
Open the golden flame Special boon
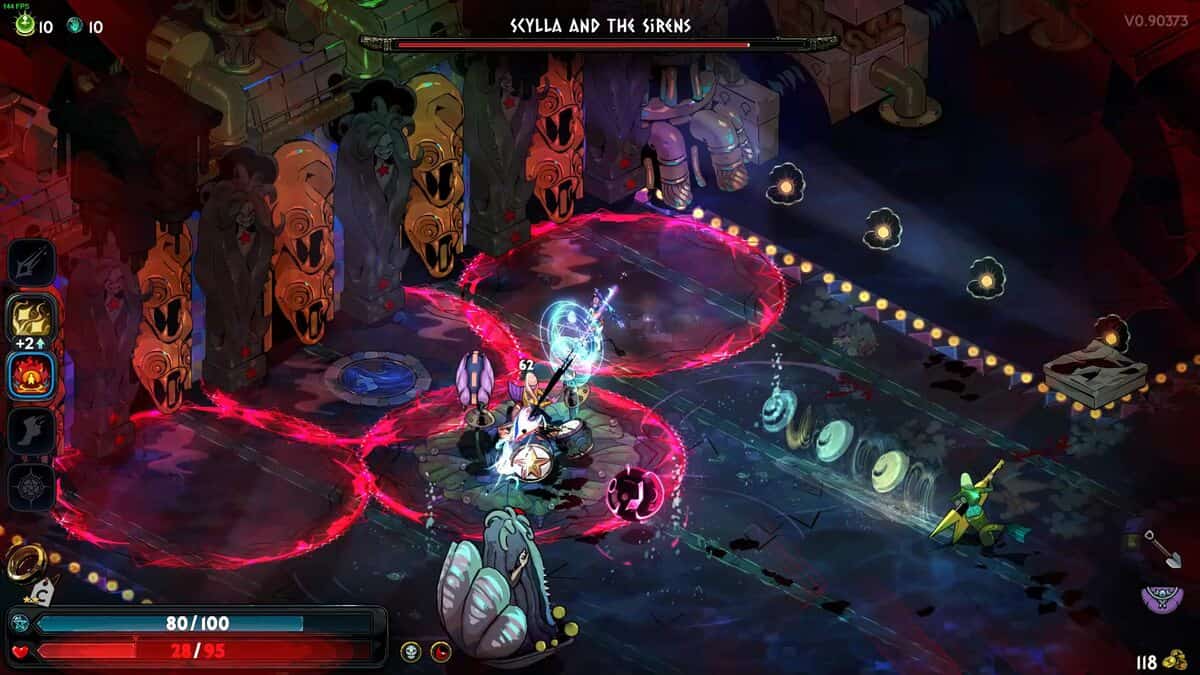pos(32,319)
